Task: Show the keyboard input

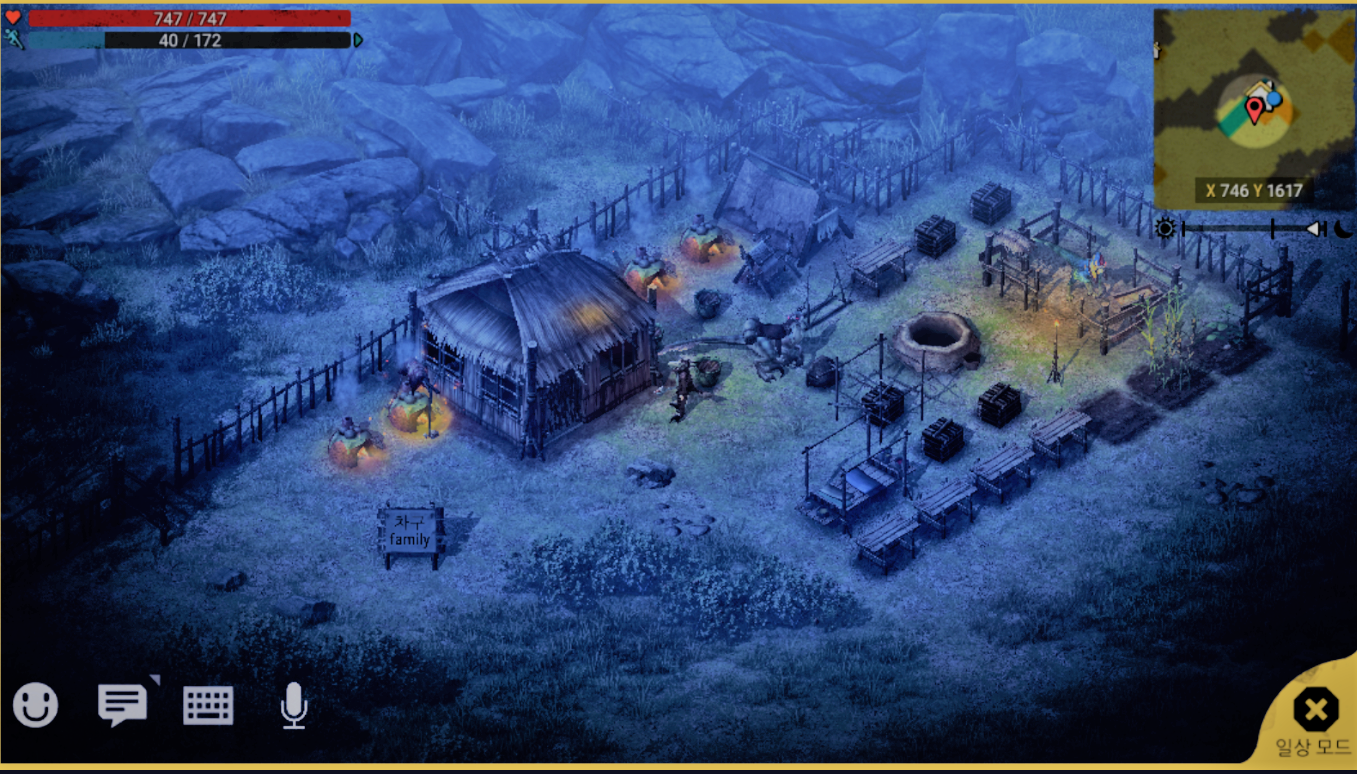Action: [x=208, y=706]
